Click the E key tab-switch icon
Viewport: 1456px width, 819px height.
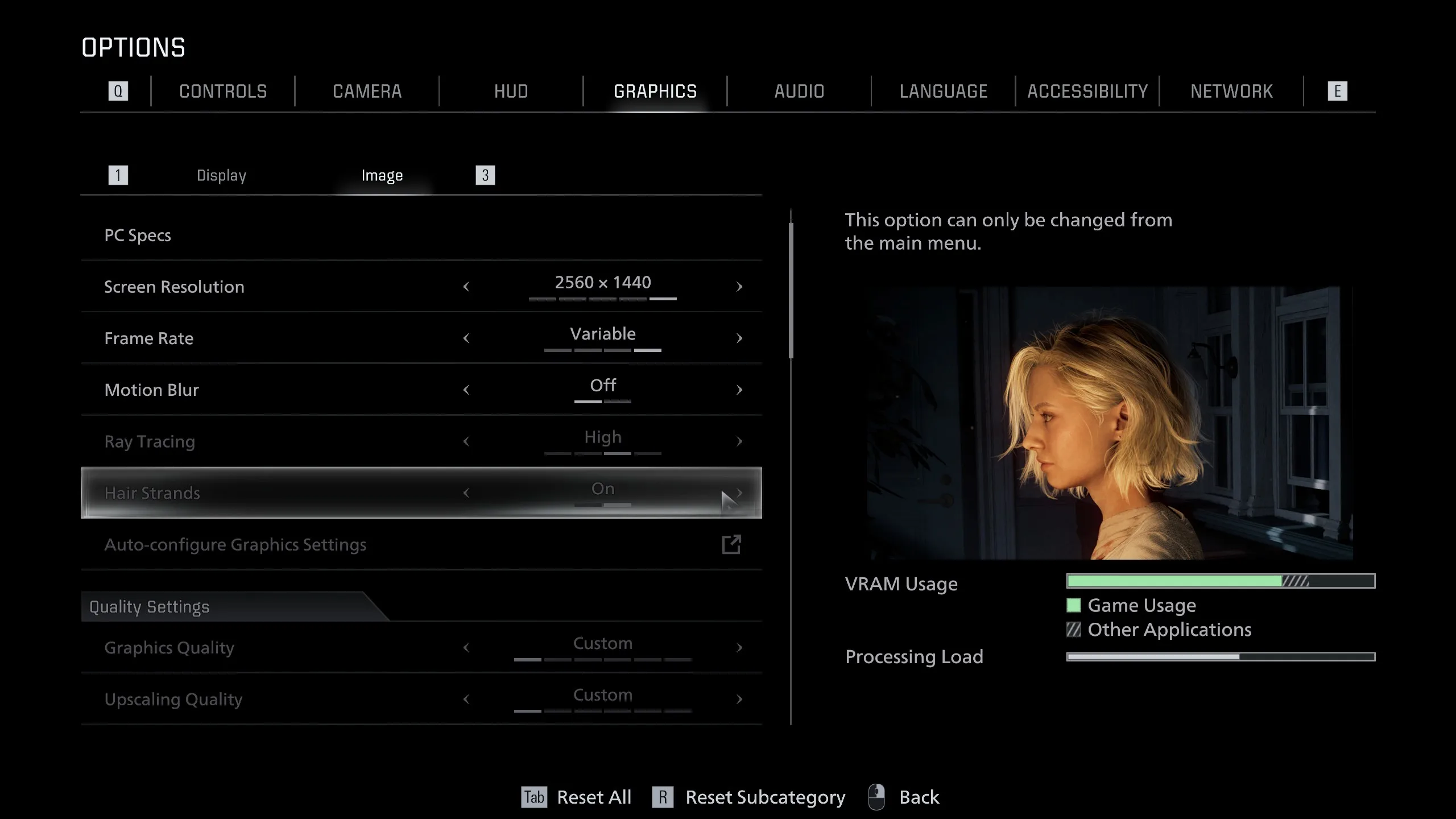1338,90
